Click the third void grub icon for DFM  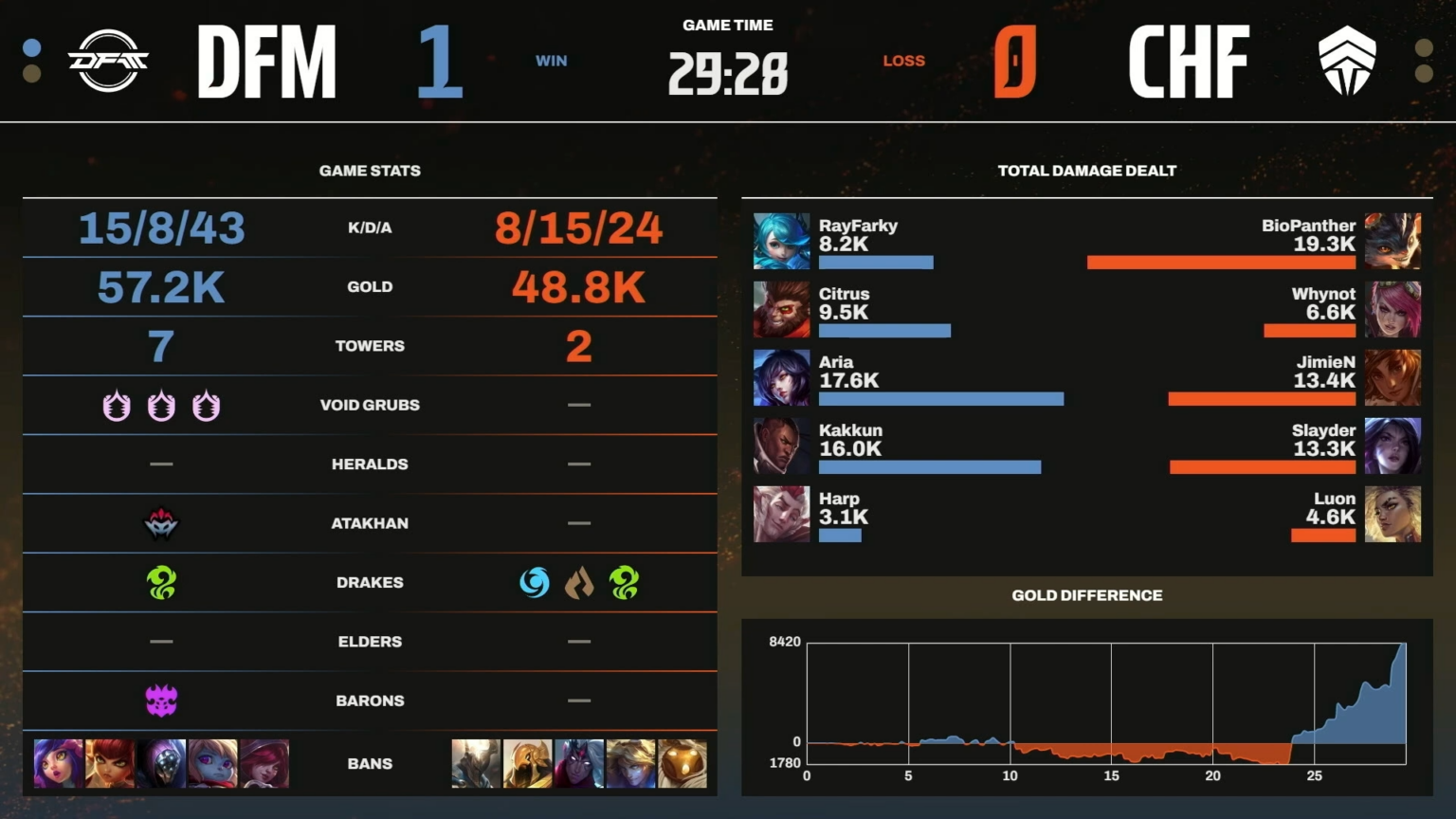(207, 405)
